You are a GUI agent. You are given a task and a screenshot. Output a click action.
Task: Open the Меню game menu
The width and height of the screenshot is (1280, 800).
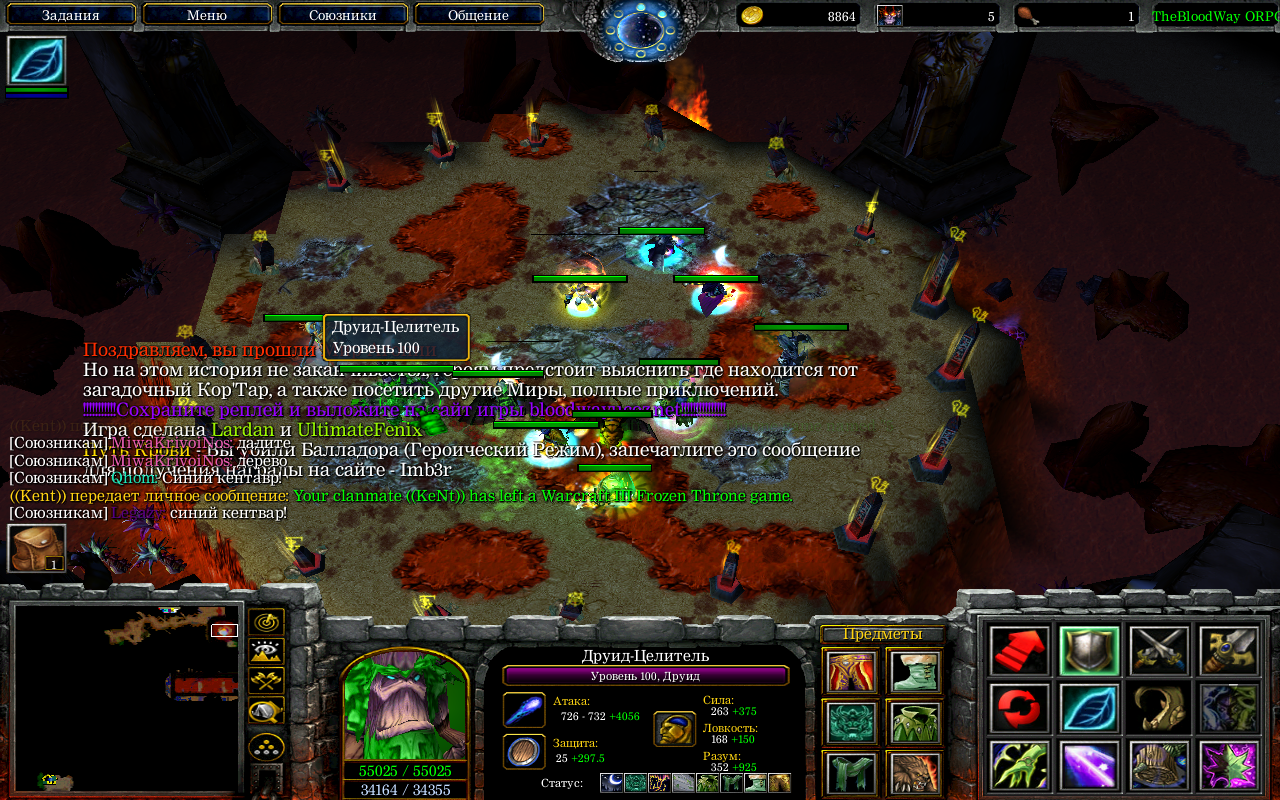point(207,15)
